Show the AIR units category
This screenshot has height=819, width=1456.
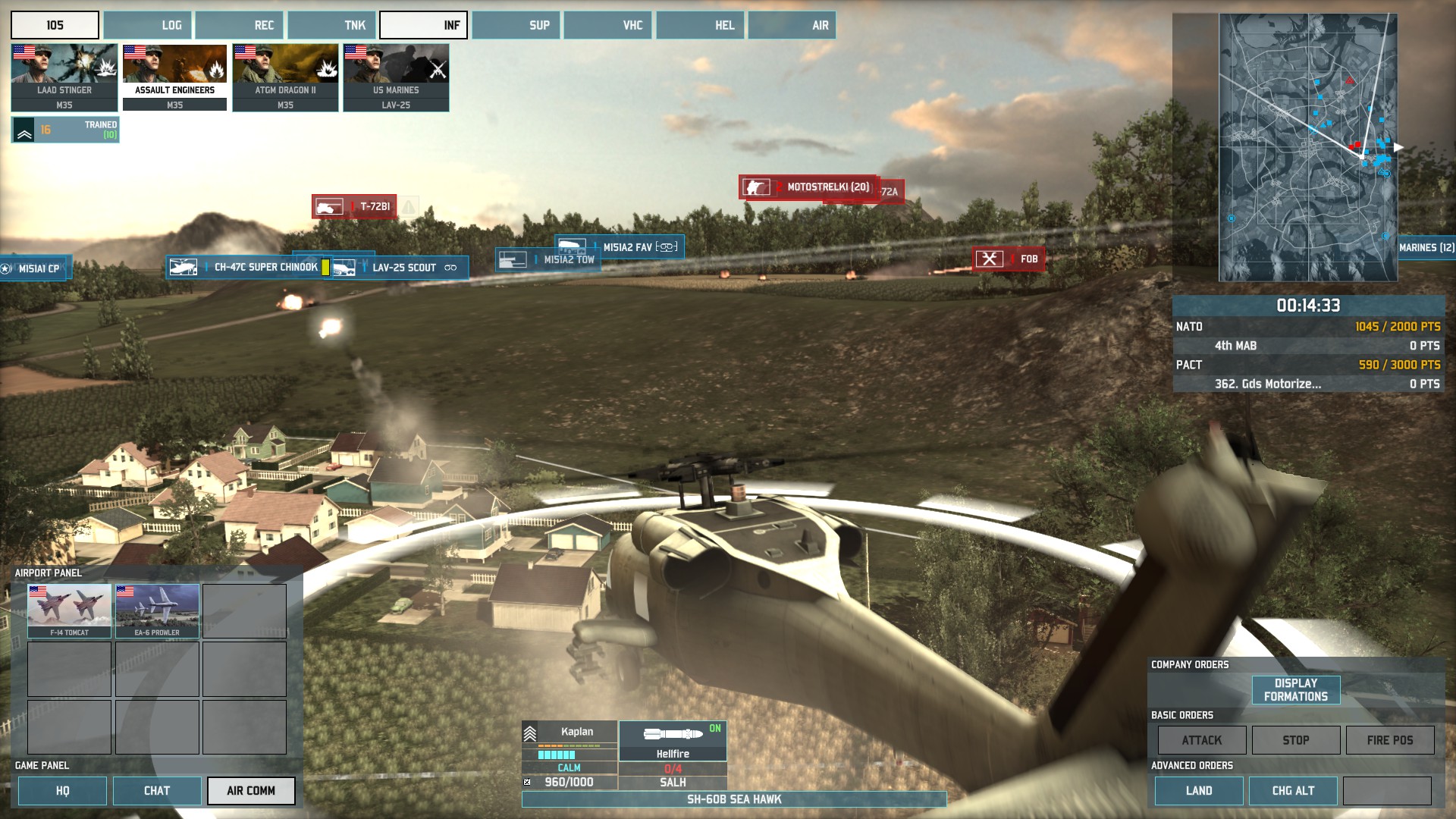[792, 25]
